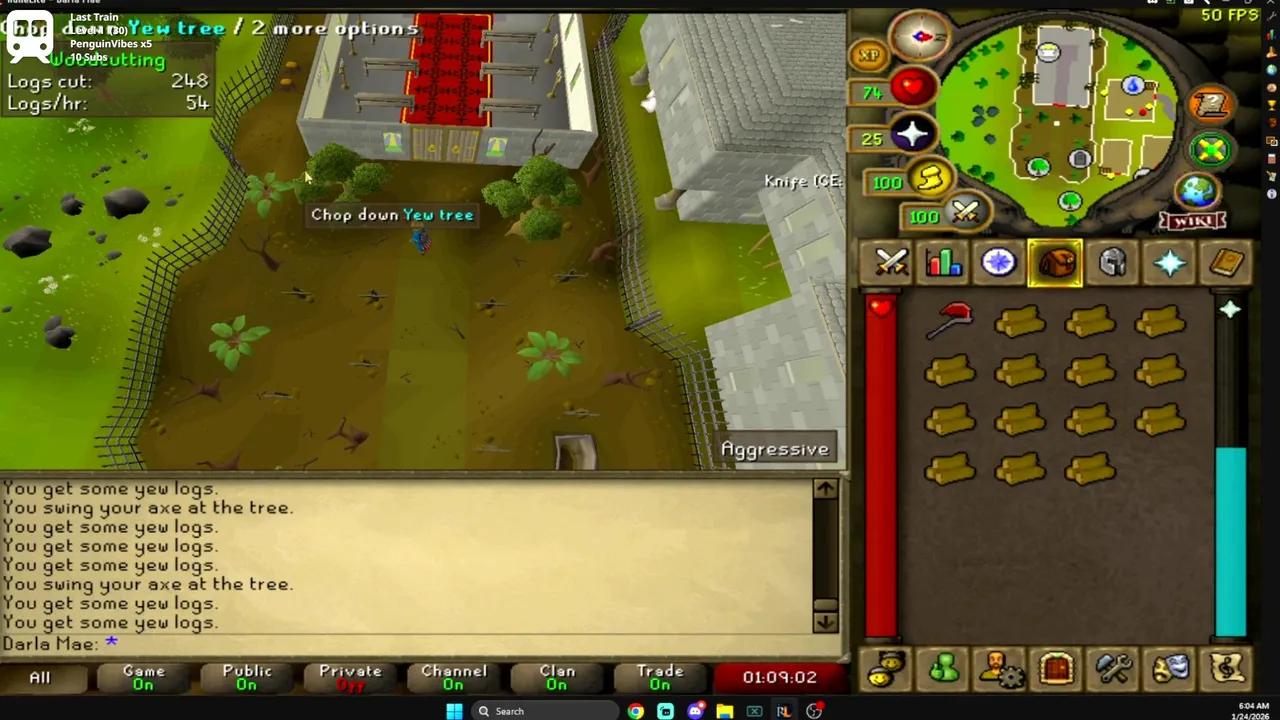Open the Combat Options tab

click(x=890, y=262)
